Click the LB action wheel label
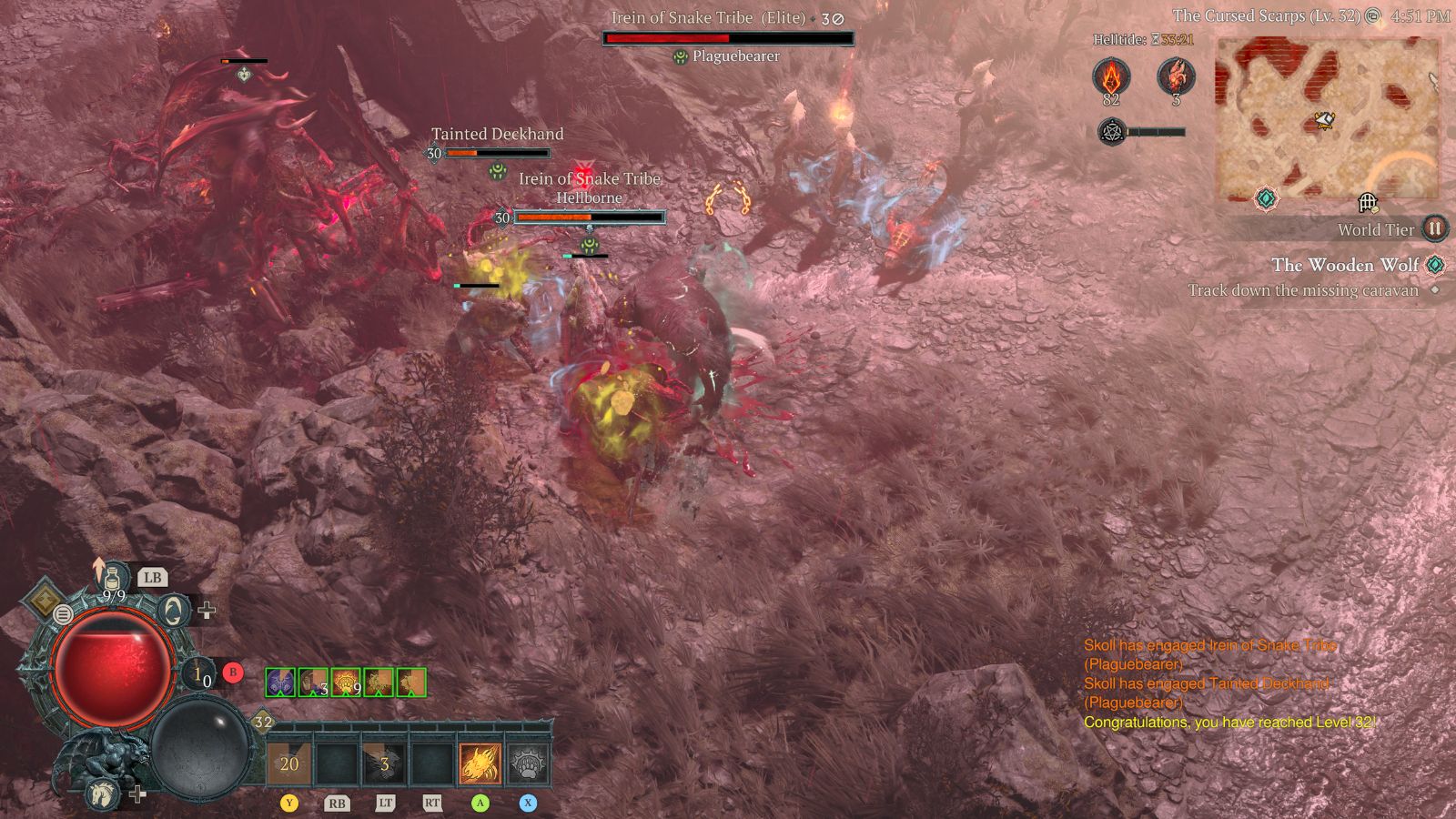Viewport: 1456px width, 819px height. pyautogui.click(x=153, y=579)
